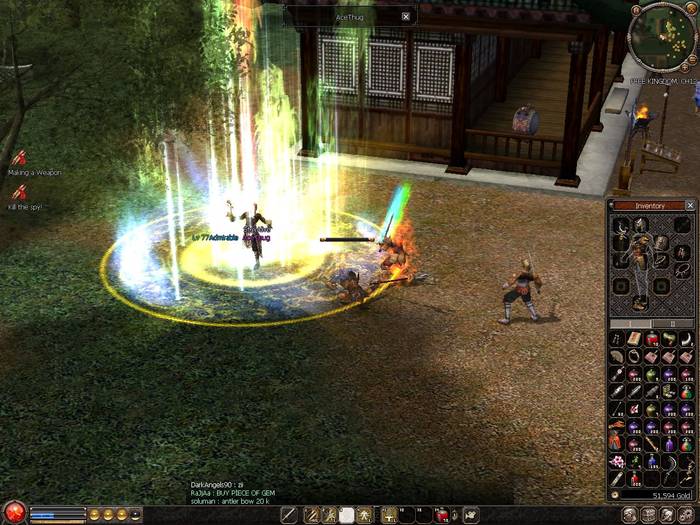Open the "Making a Weapon" quest scroll

coord(19,158)
